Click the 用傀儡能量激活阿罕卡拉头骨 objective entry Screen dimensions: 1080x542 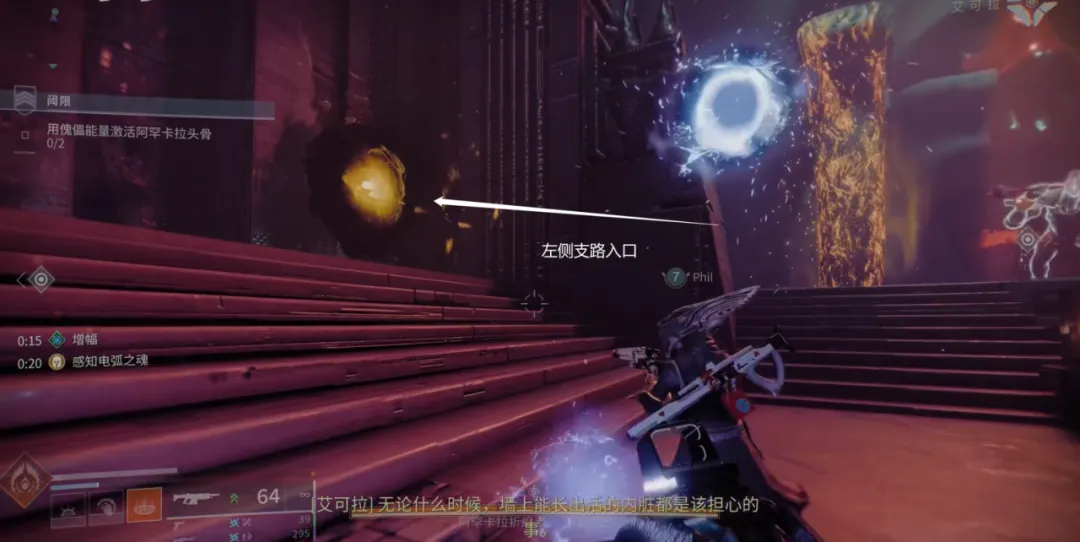128,131
